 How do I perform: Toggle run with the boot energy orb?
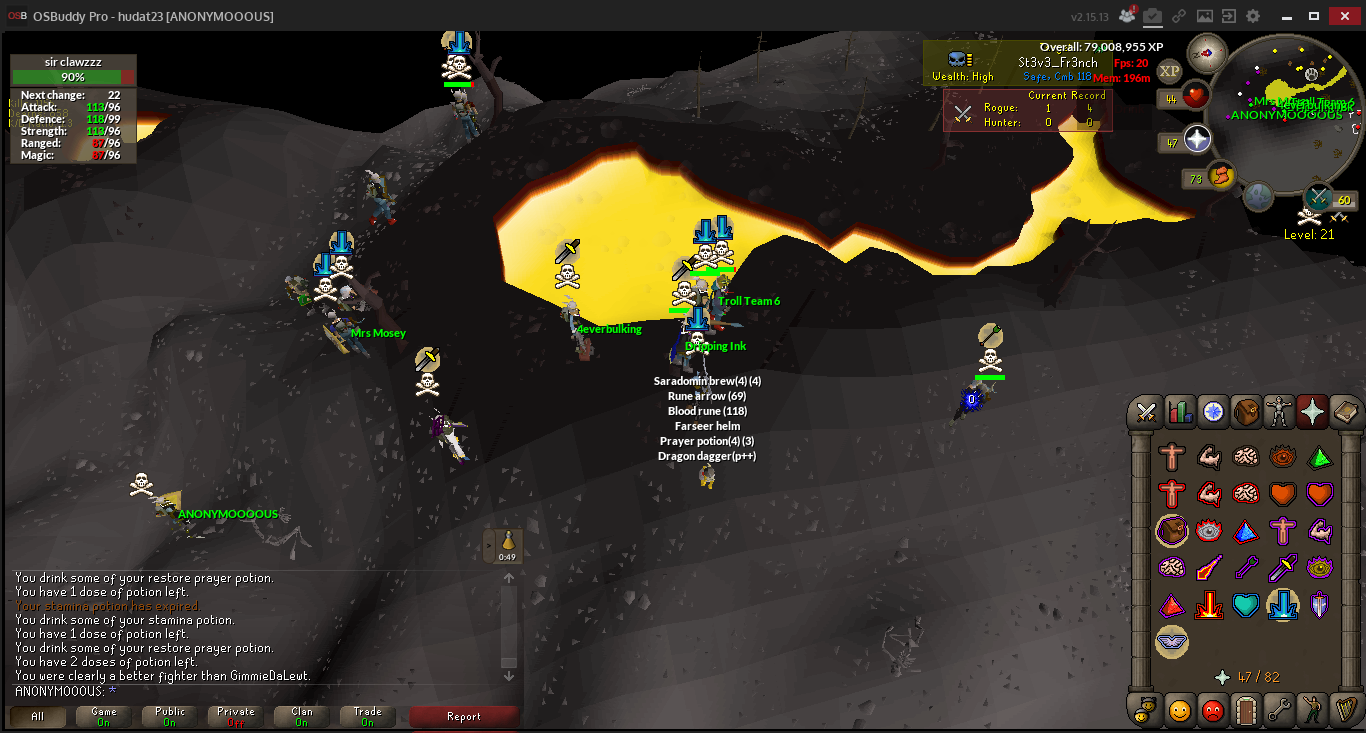pos(1220,178)
